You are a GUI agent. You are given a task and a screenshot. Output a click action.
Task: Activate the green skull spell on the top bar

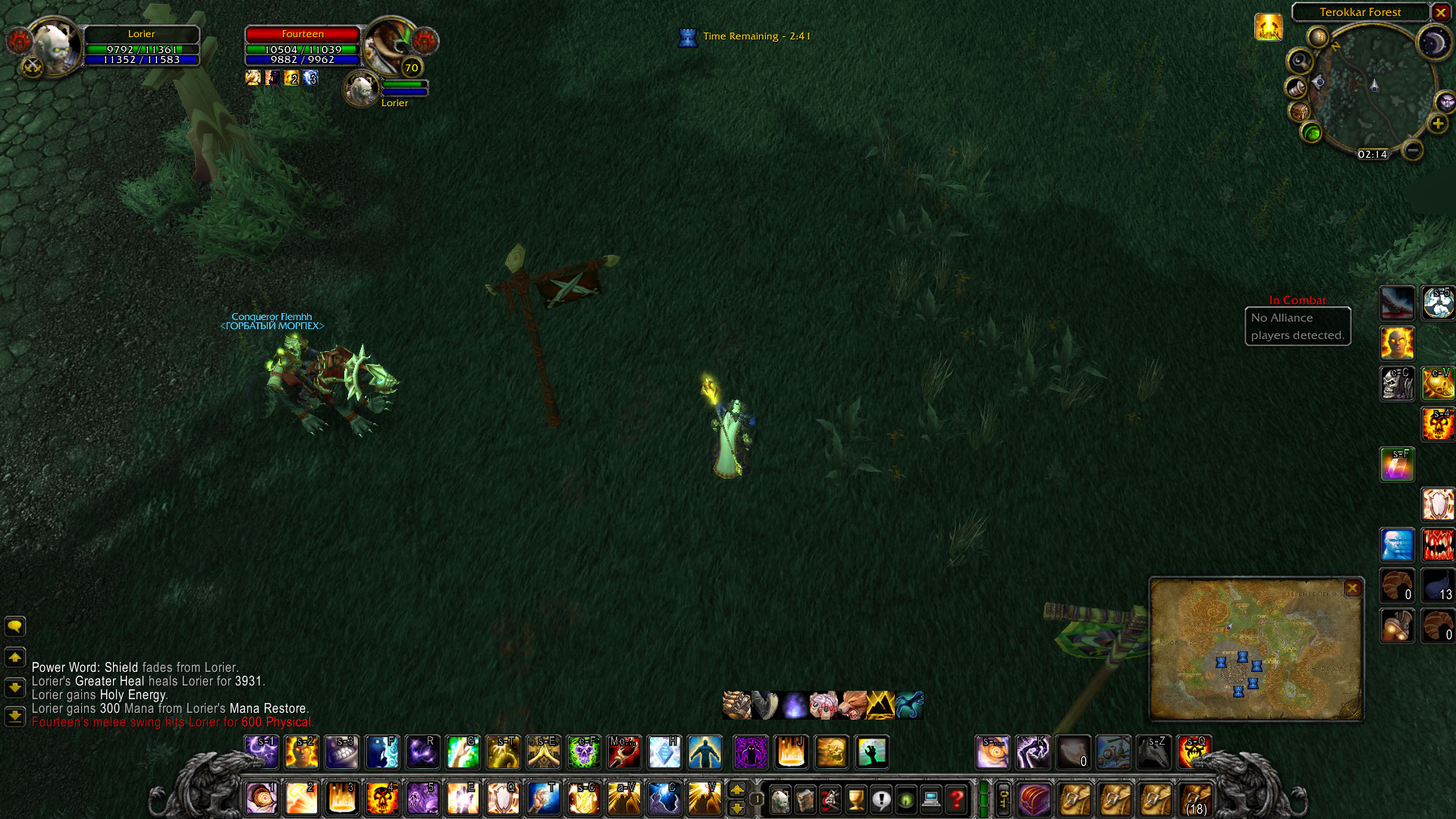click(584, 752)
